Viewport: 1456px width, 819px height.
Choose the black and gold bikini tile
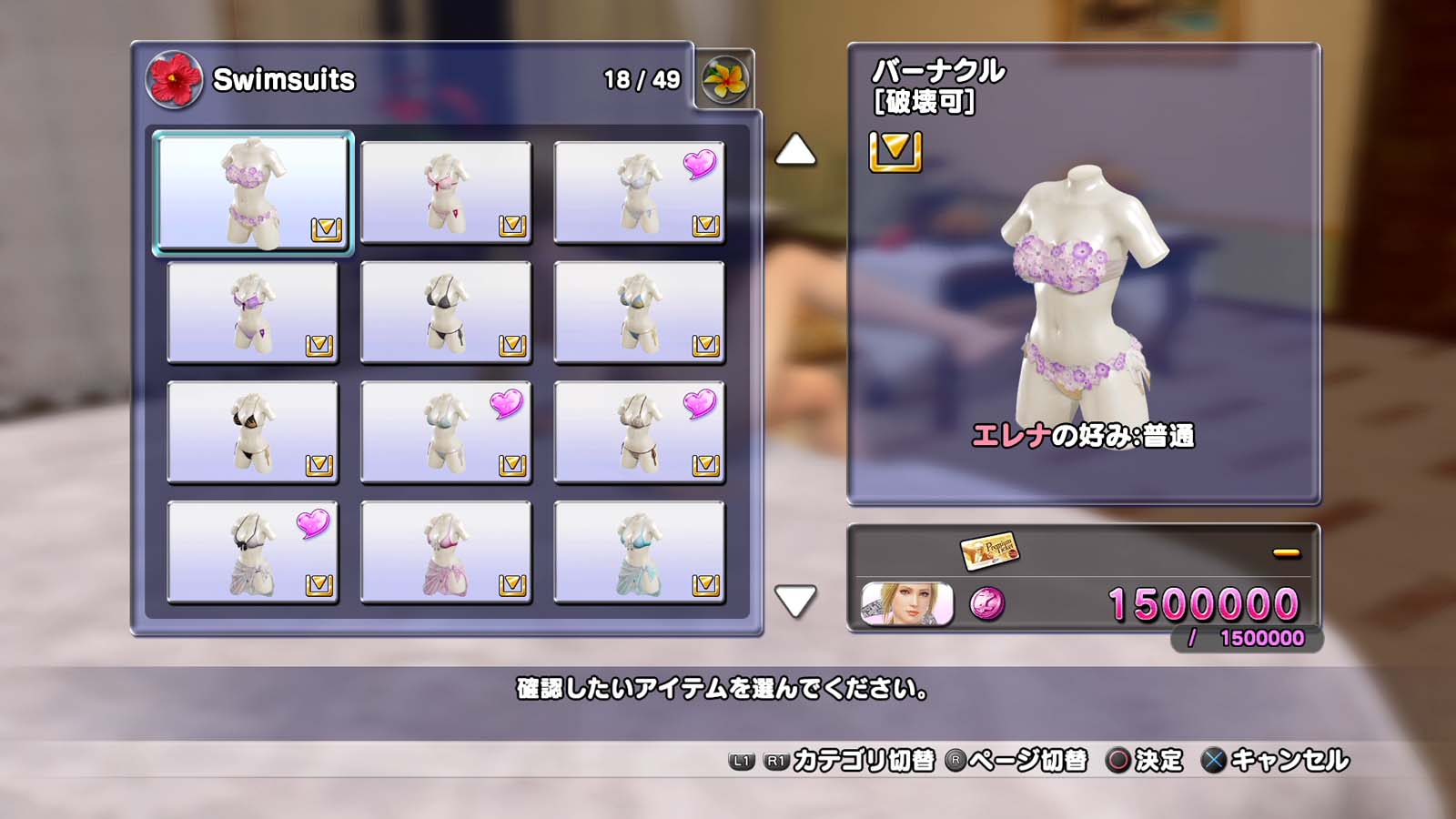tap(252, 432)
